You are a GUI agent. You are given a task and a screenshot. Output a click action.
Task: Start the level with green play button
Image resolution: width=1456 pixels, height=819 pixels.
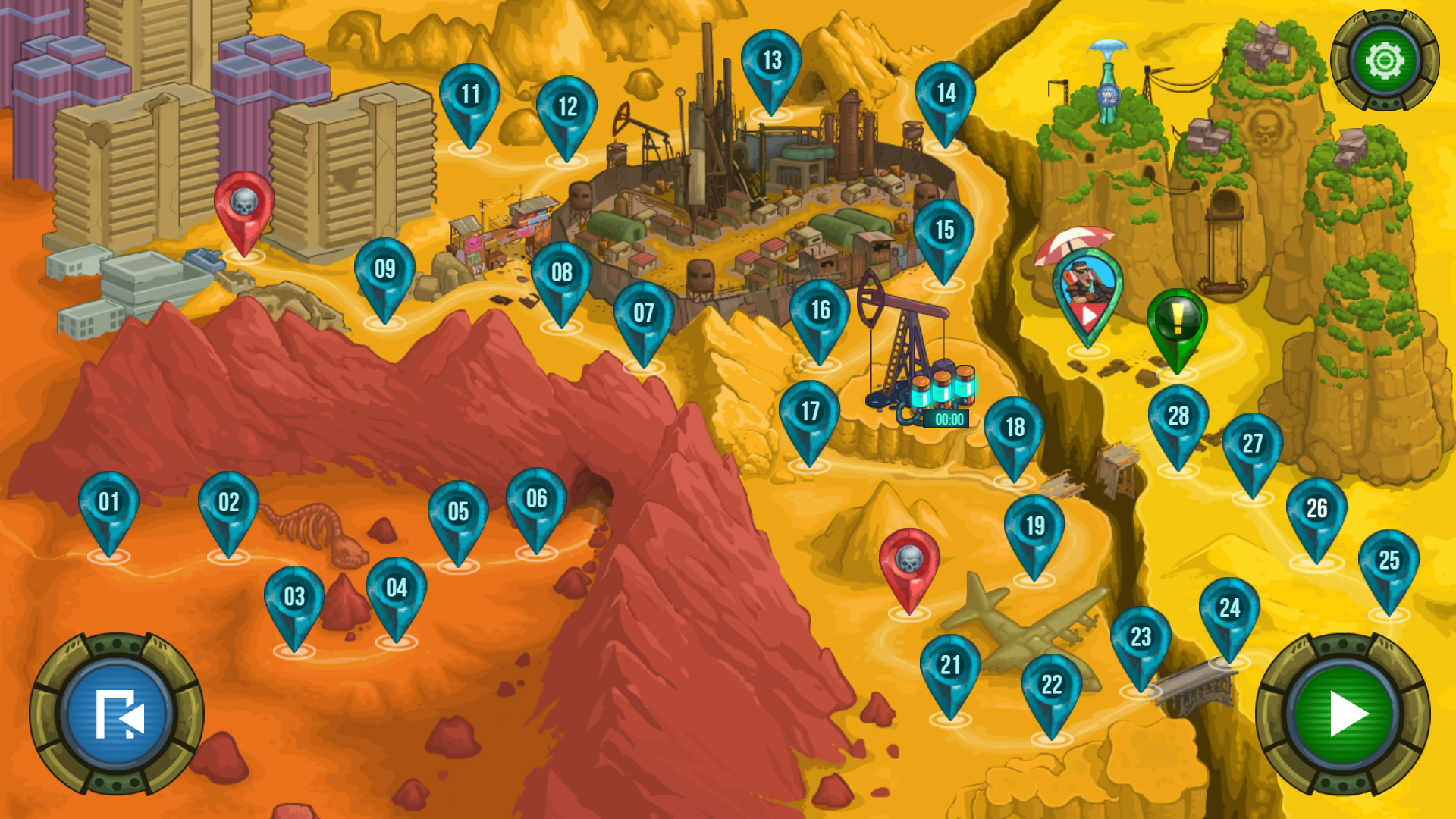[1343, 714]
